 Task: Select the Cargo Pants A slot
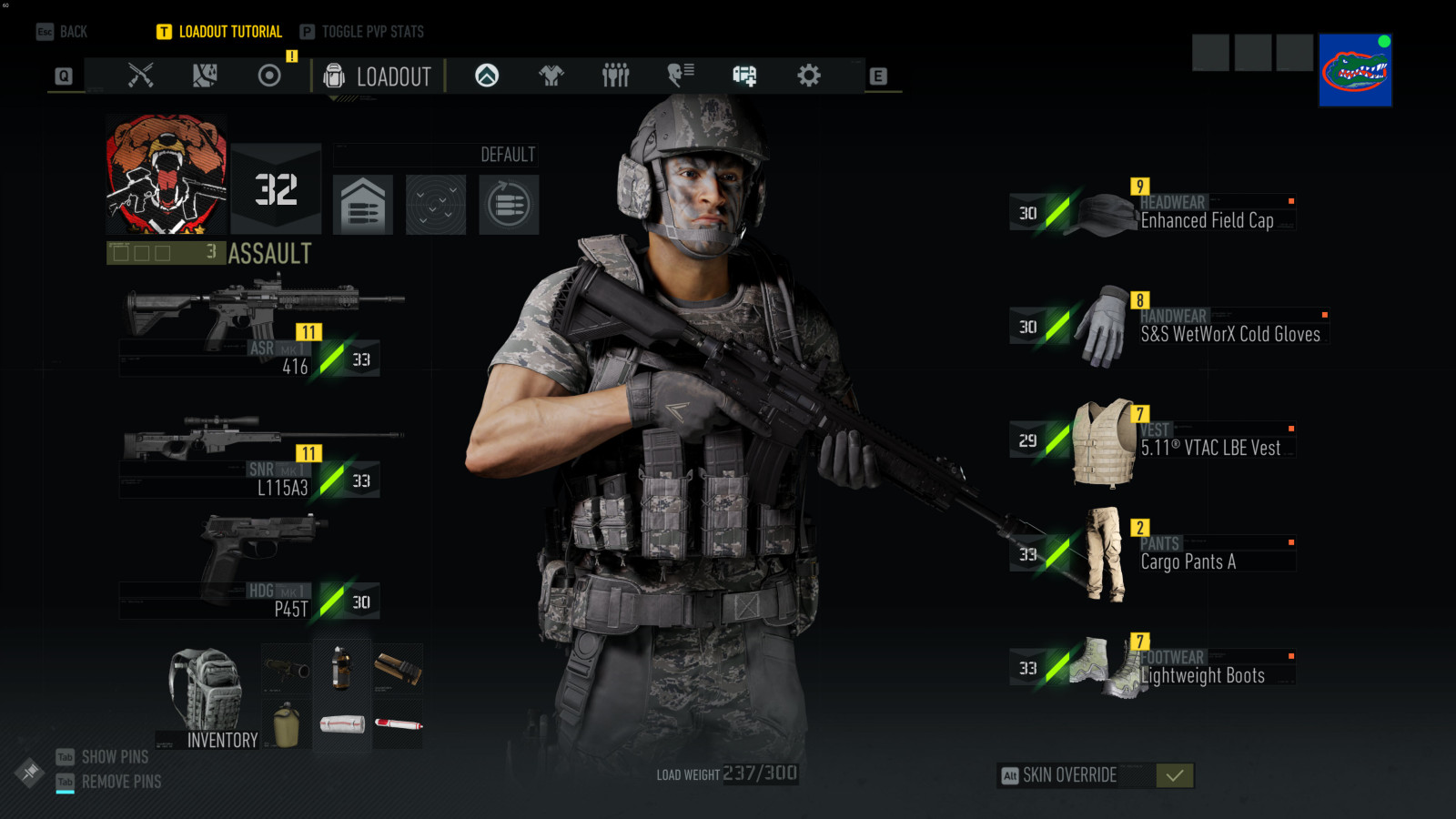click(1174, 556)
